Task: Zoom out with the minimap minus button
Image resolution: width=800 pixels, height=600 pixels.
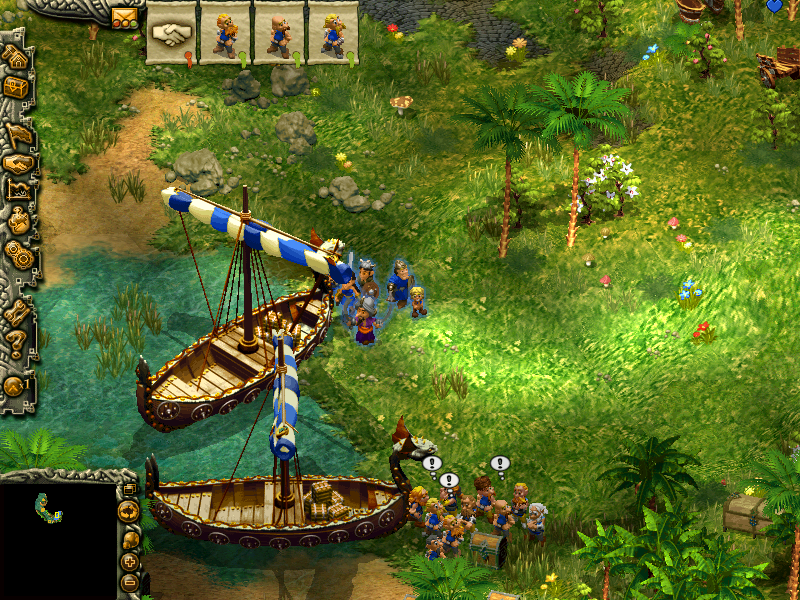Action: [x=130, y=582]
